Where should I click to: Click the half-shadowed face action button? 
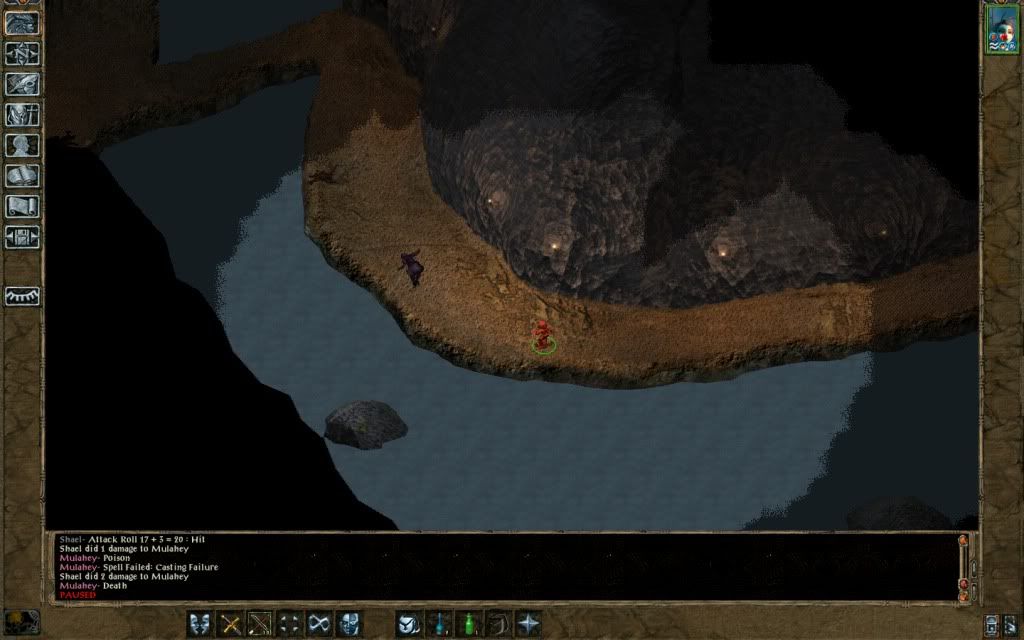pyautogui.click(x=349, y=624)
